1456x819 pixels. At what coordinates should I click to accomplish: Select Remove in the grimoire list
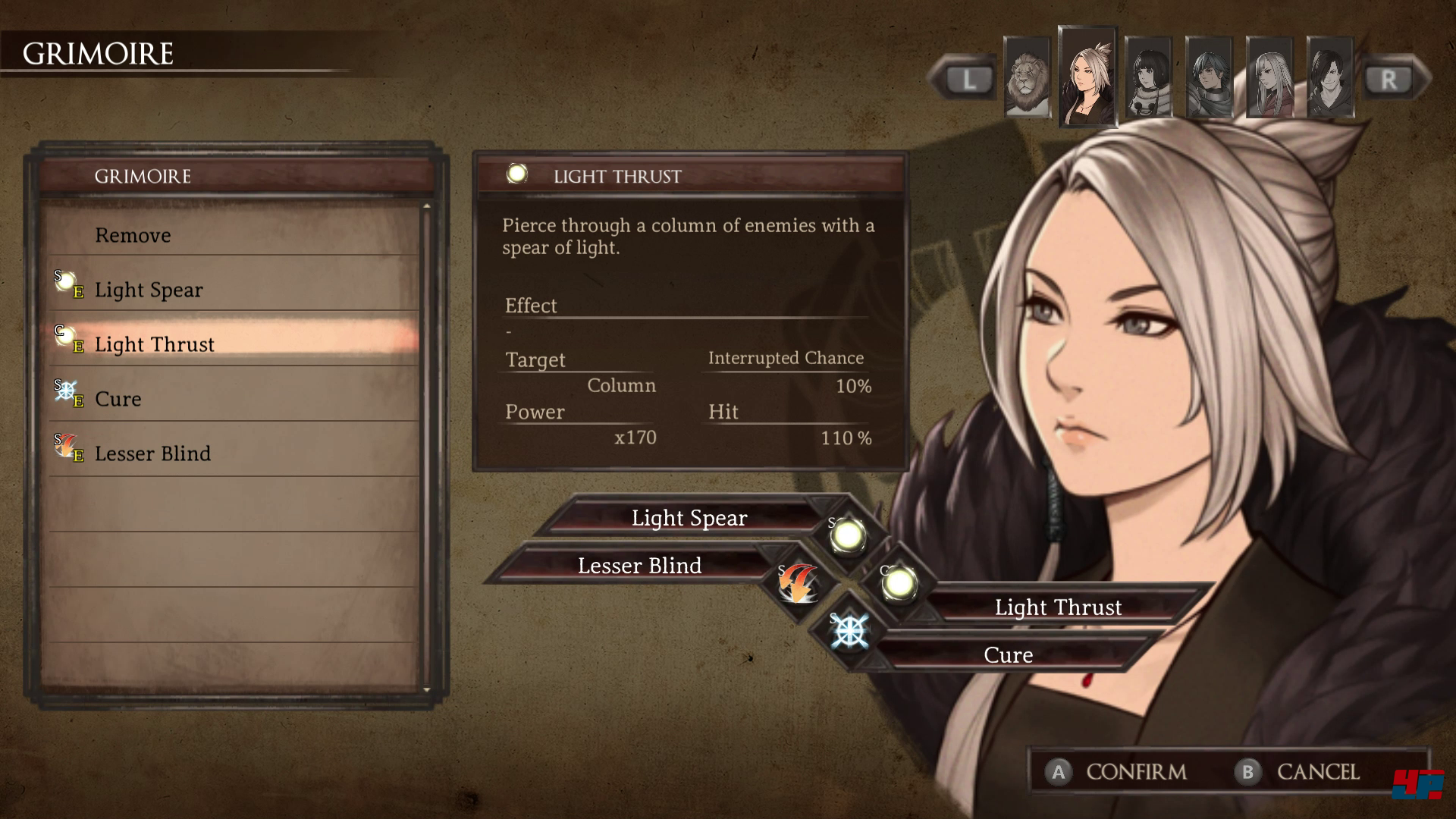coord(133,235)
